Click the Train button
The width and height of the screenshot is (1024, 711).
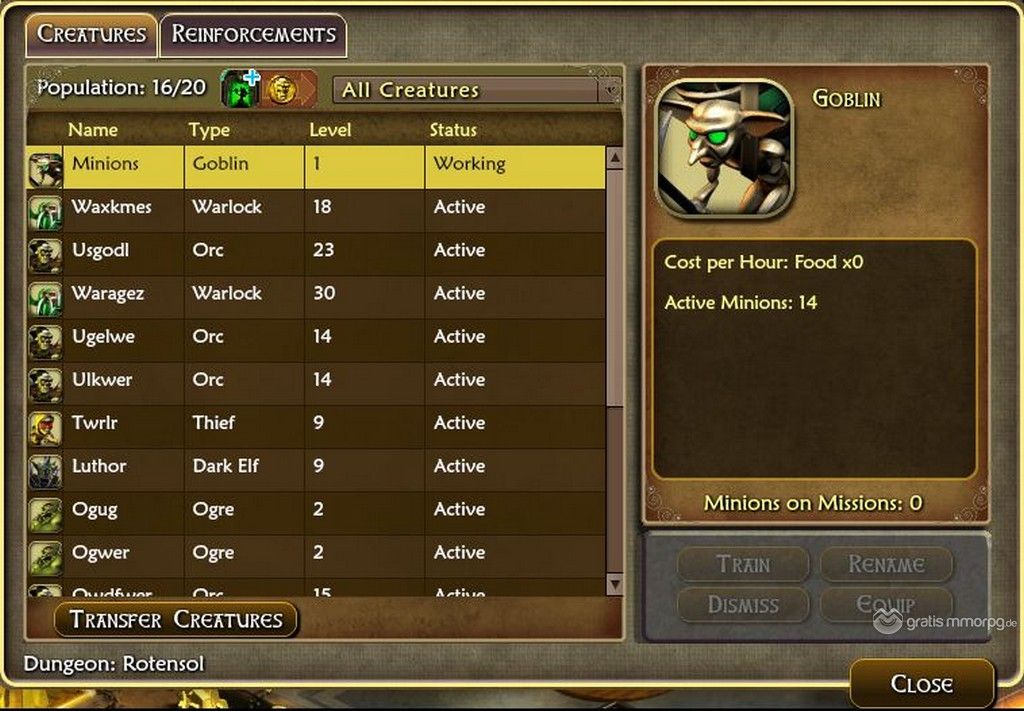[x=743, y=565]
